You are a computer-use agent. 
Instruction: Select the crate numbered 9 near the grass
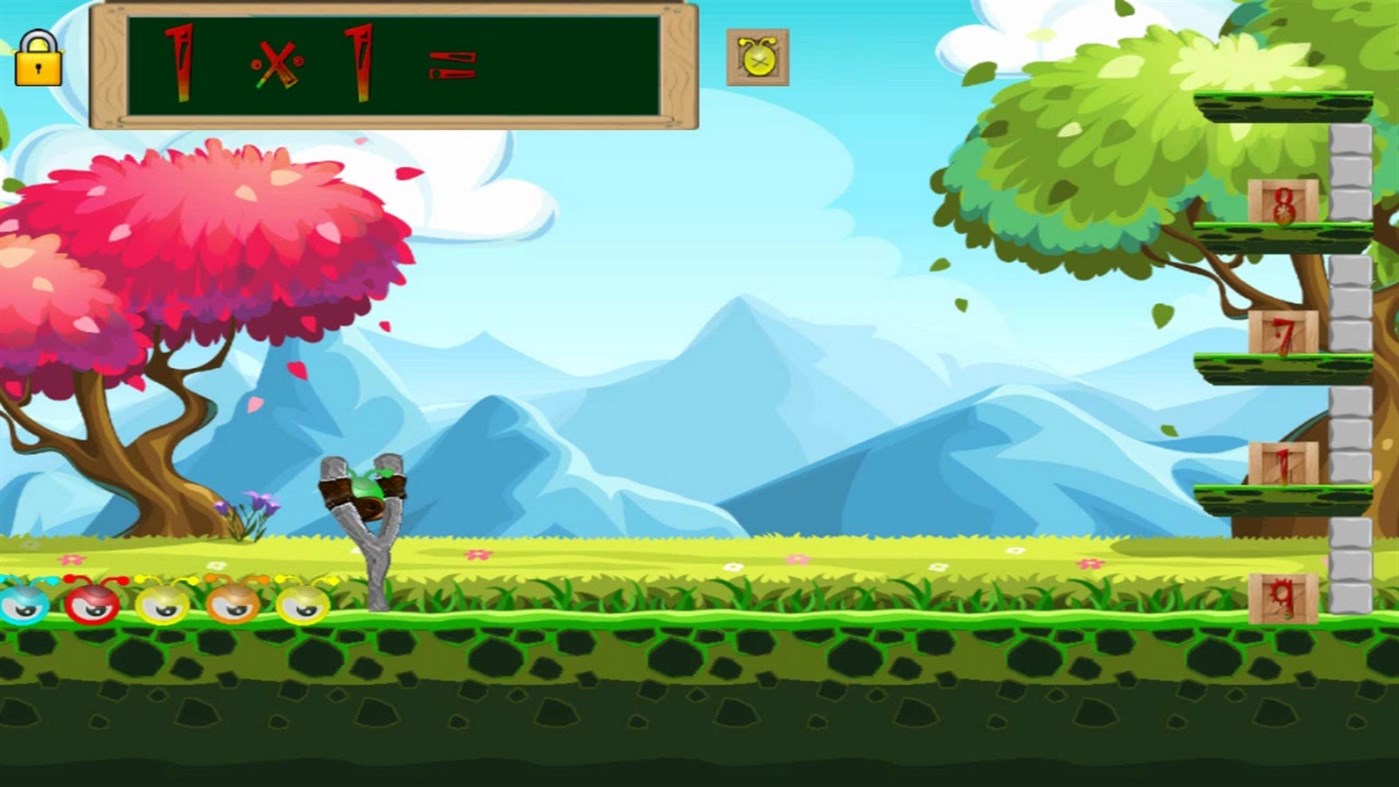(x=1285, y=598)
